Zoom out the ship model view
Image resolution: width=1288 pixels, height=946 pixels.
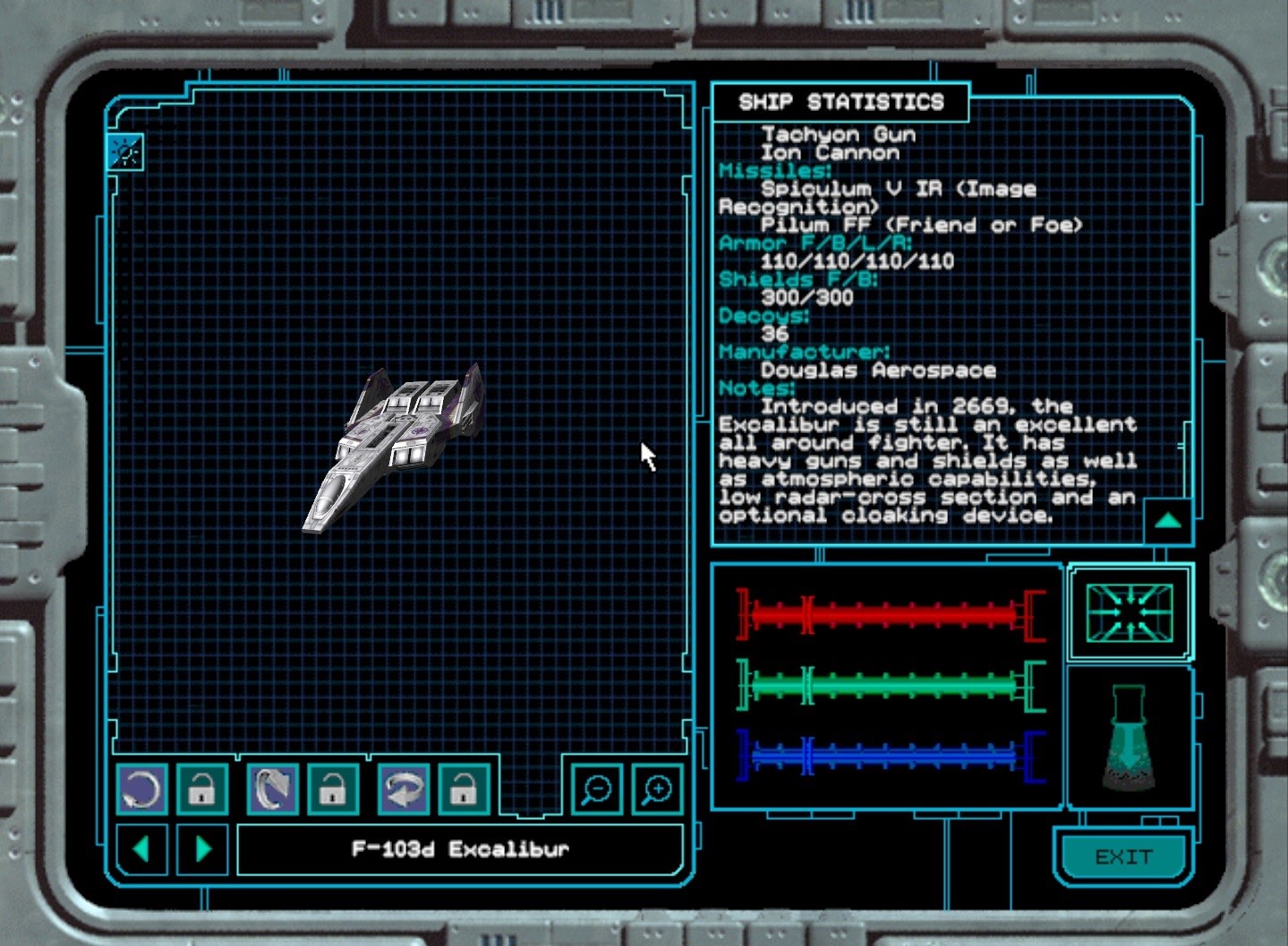click(596, 789)
